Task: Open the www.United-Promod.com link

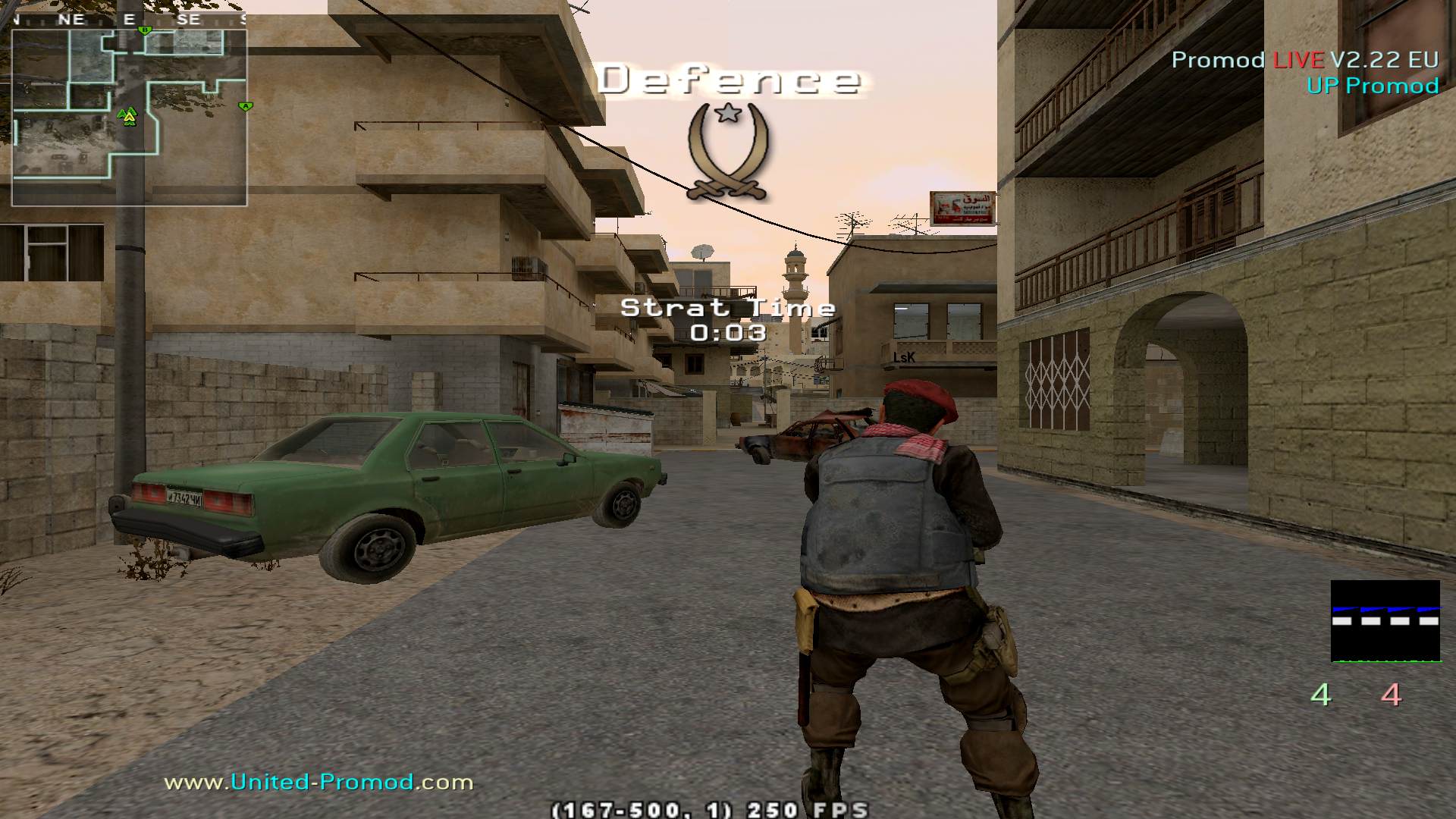Action: 318,782
